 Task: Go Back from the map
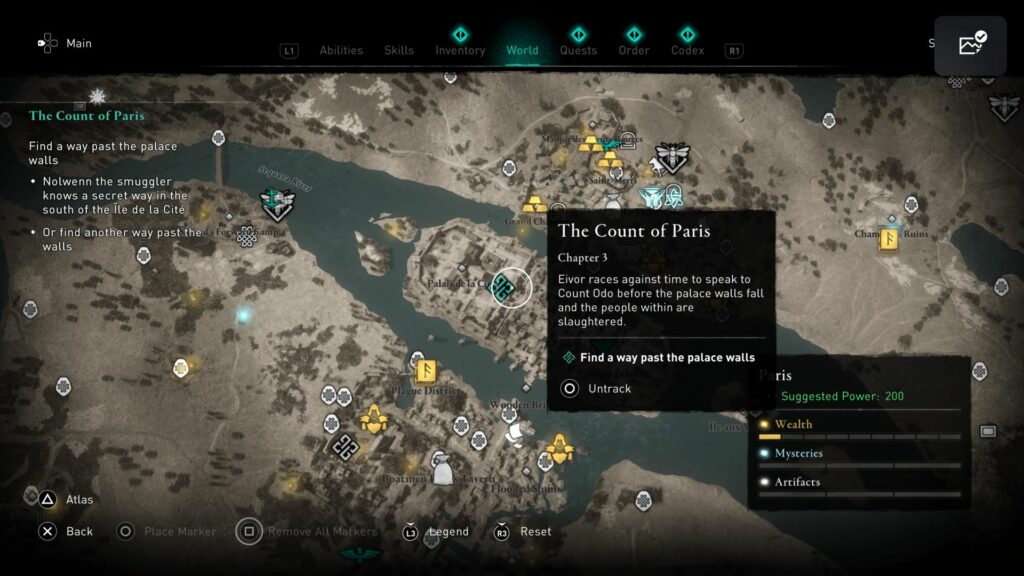click(x=79, y=531)
